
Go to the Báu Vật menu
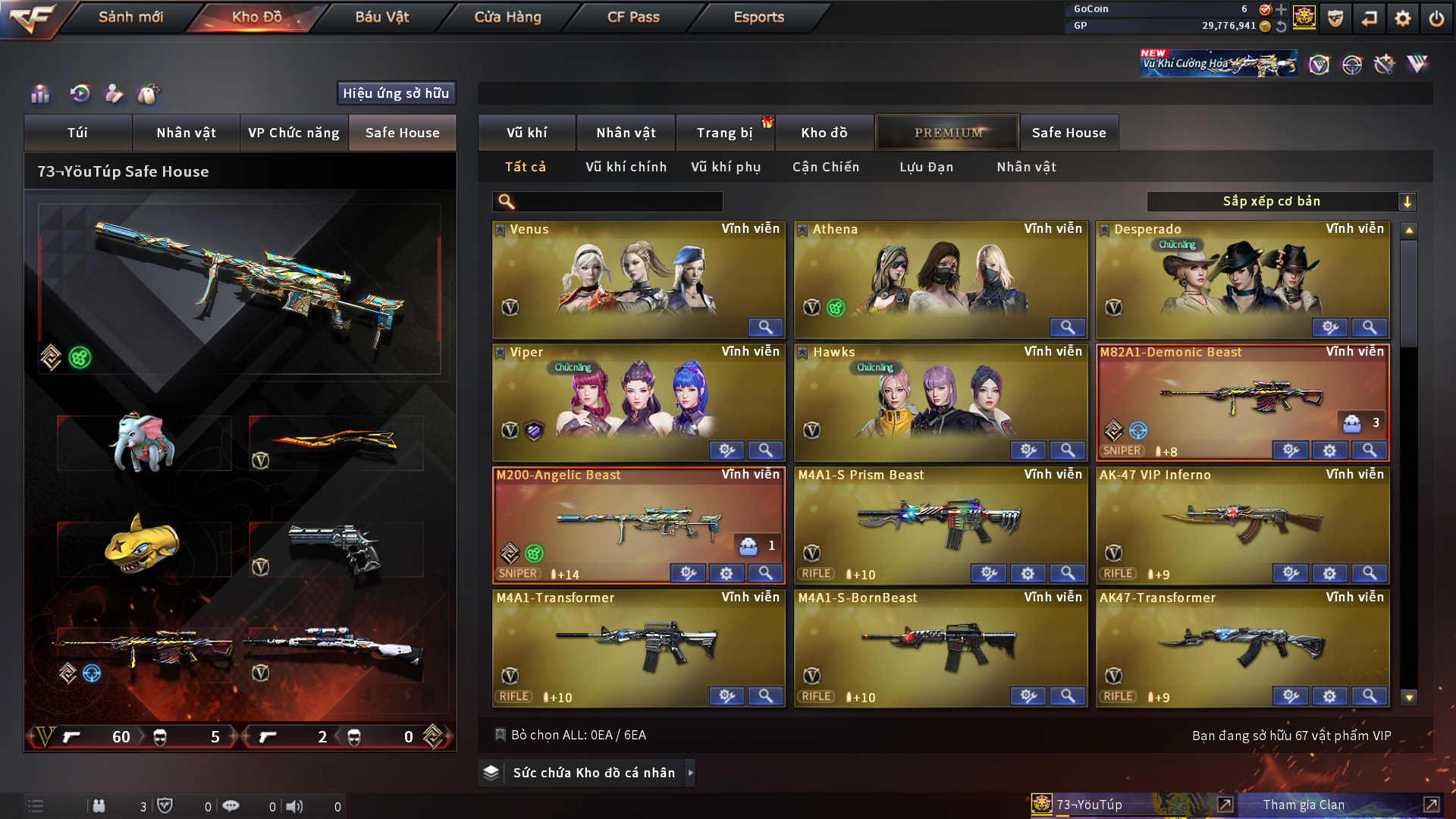381,17
